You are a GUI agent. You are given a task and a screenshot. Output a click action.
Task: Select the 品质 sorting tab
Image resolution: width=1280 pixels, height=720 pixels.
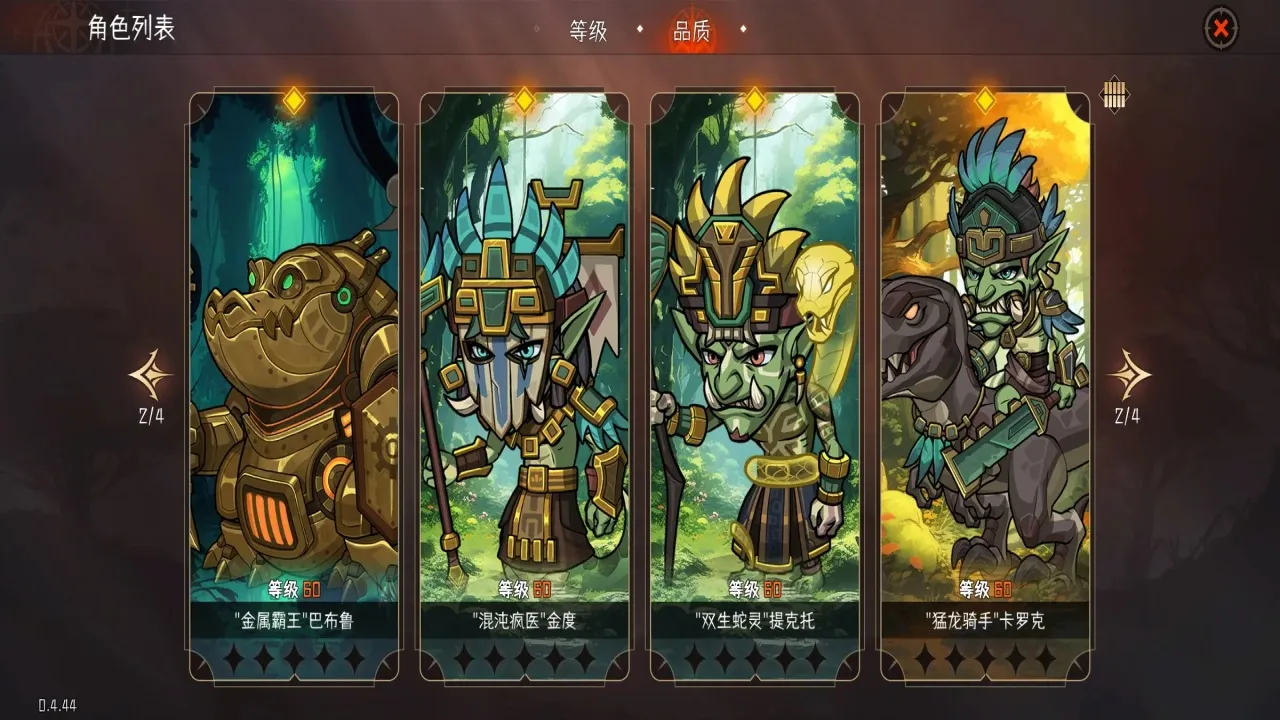click(691, 31)
